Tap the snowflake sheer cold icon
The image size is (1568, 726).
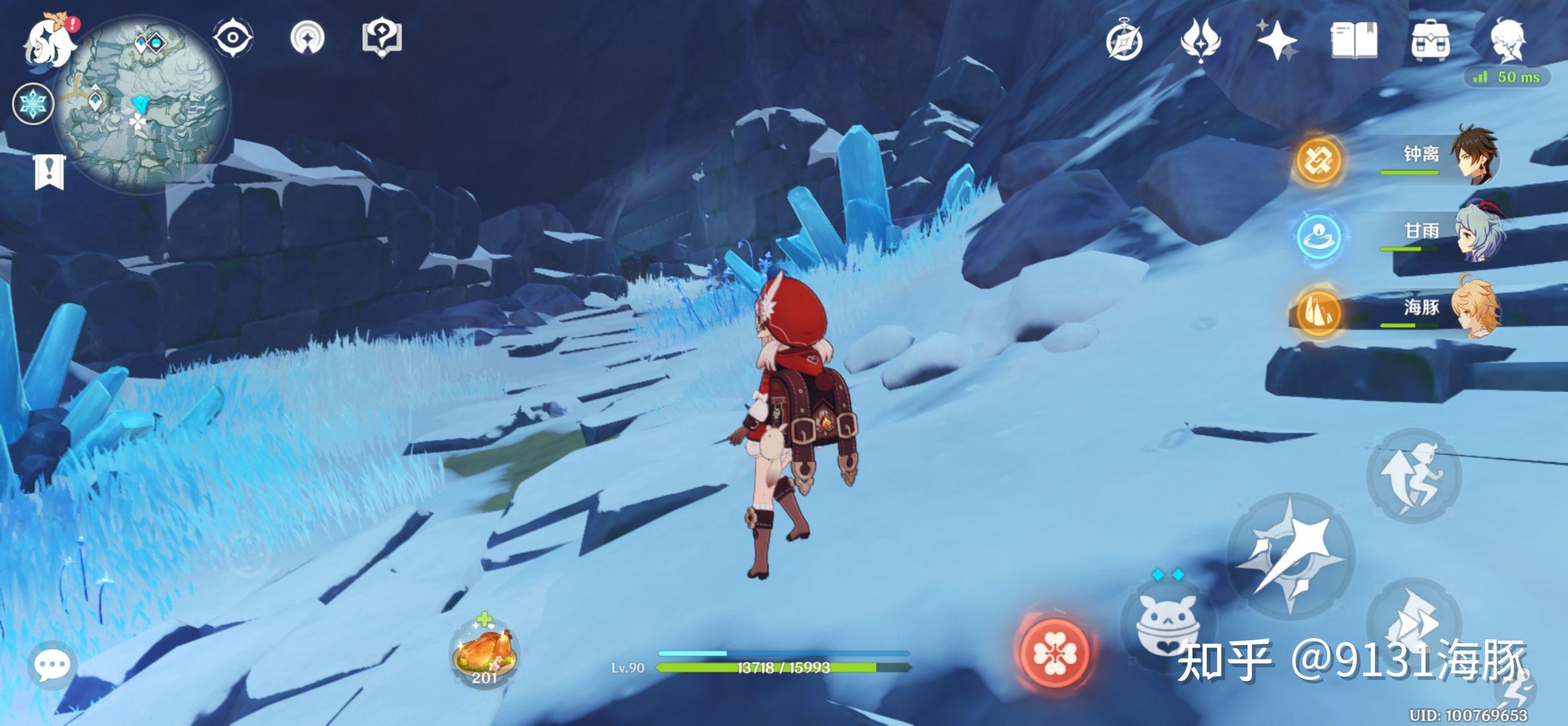[33, 104]
